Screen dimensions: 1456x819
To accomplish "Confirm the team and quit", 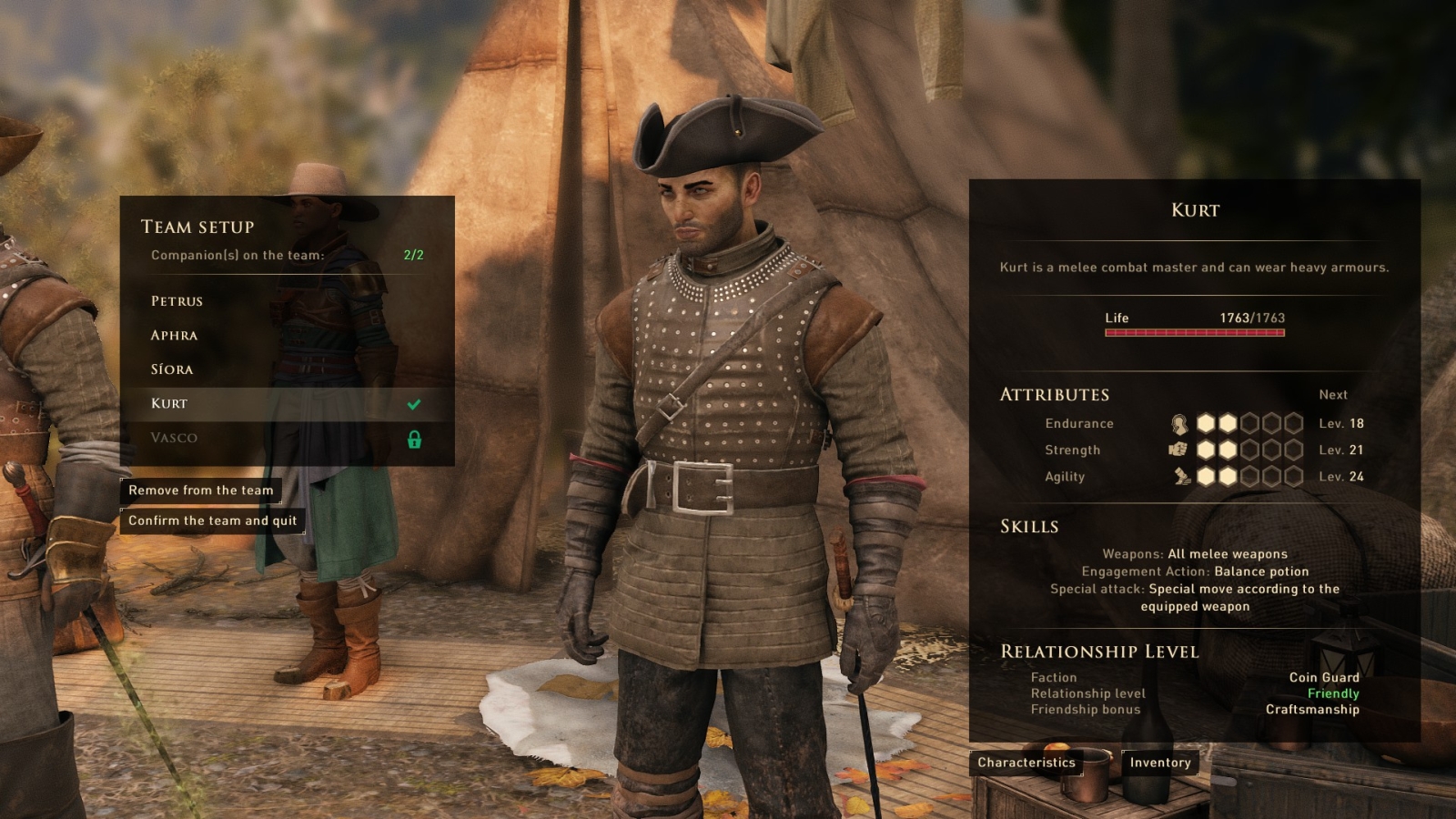I will click(x=212, y=521).
